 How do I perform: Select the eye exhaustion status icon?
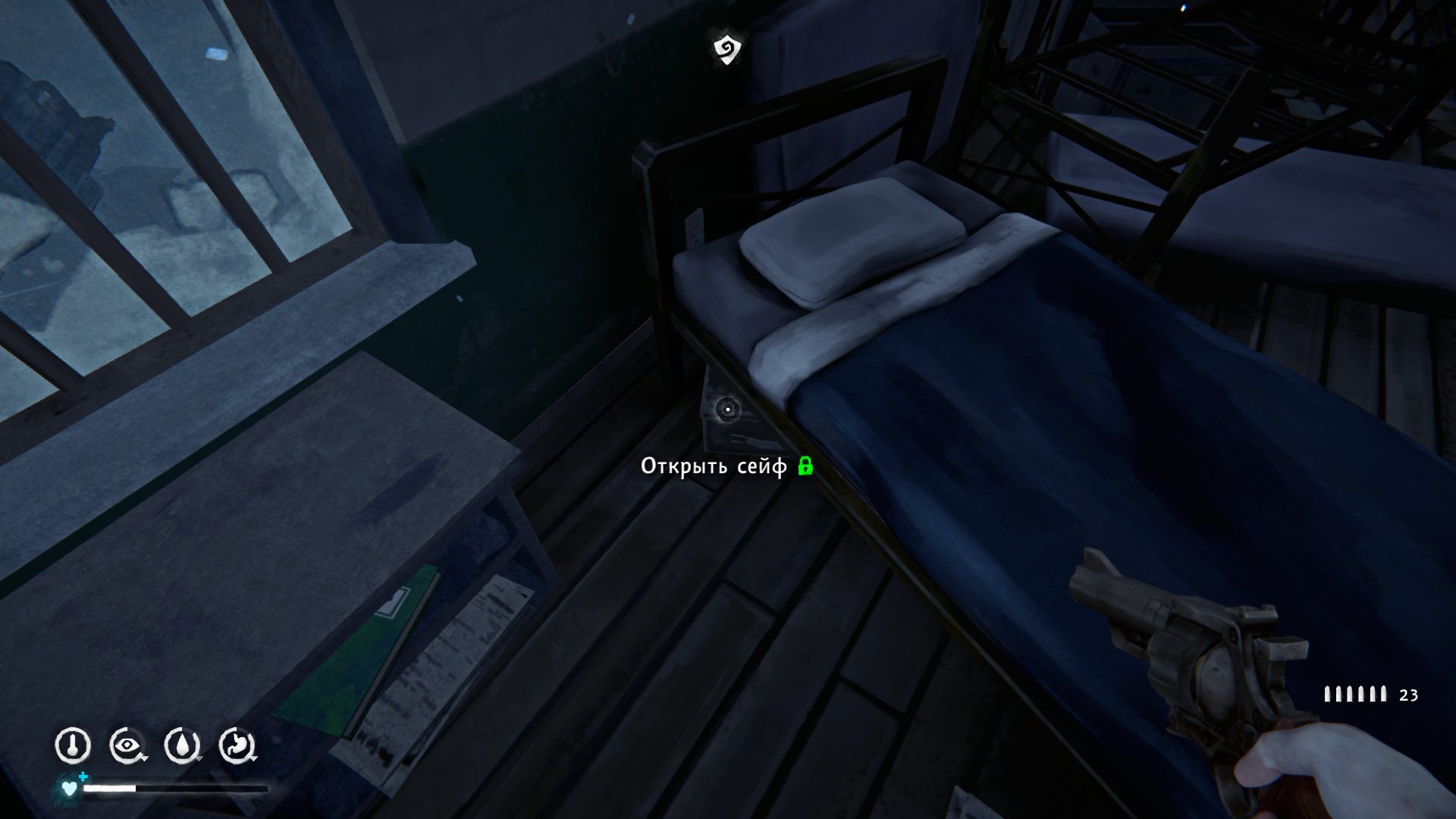coord(127,745)
